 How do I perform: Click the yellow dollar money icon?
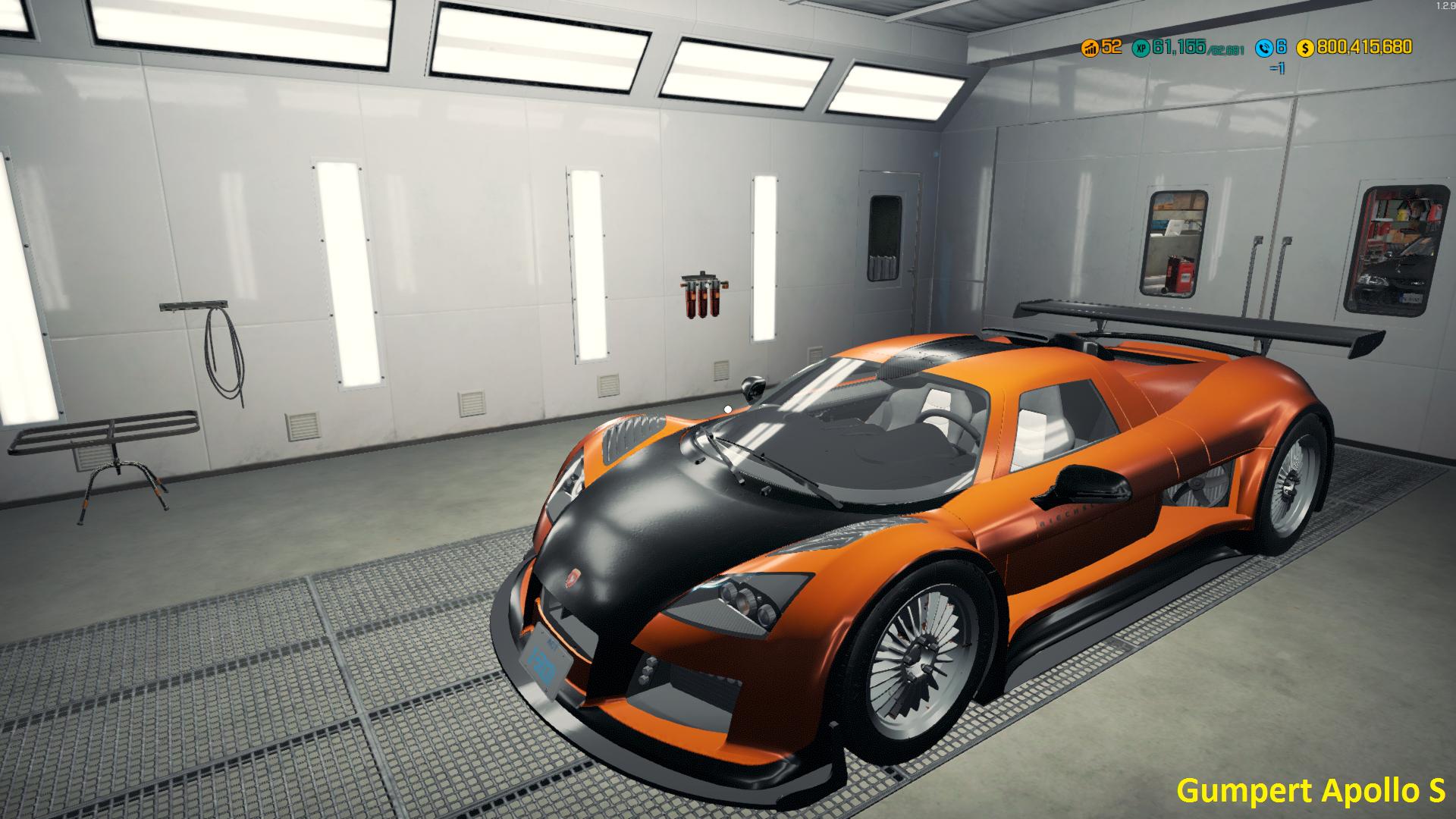pyautogui.click(x=1305, y=49)
